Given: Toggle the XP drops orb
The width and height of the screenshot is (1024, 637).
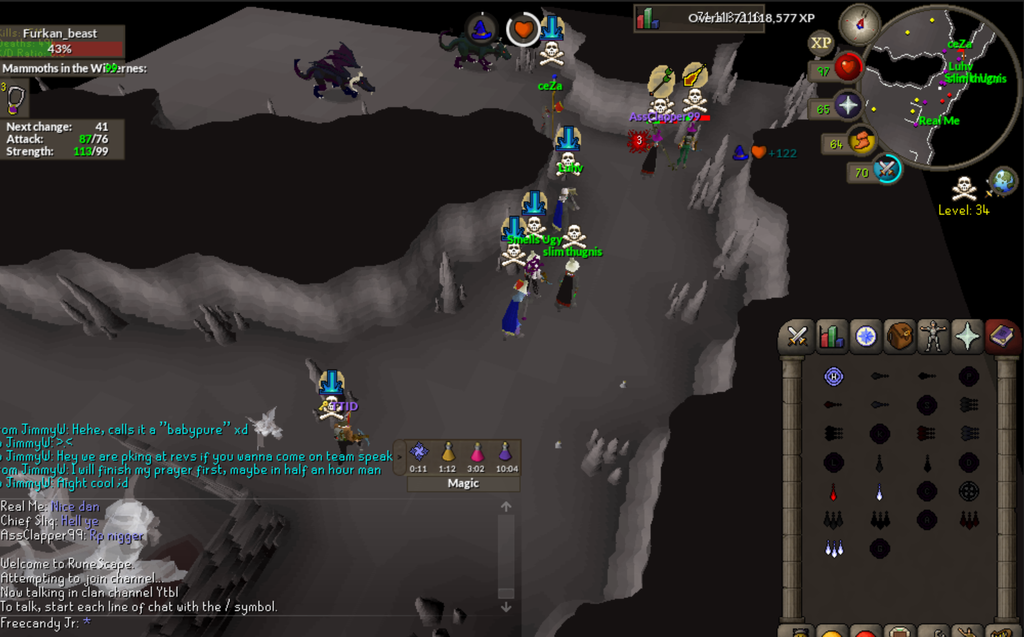Looking at the screenshot, I should point(821,42).
